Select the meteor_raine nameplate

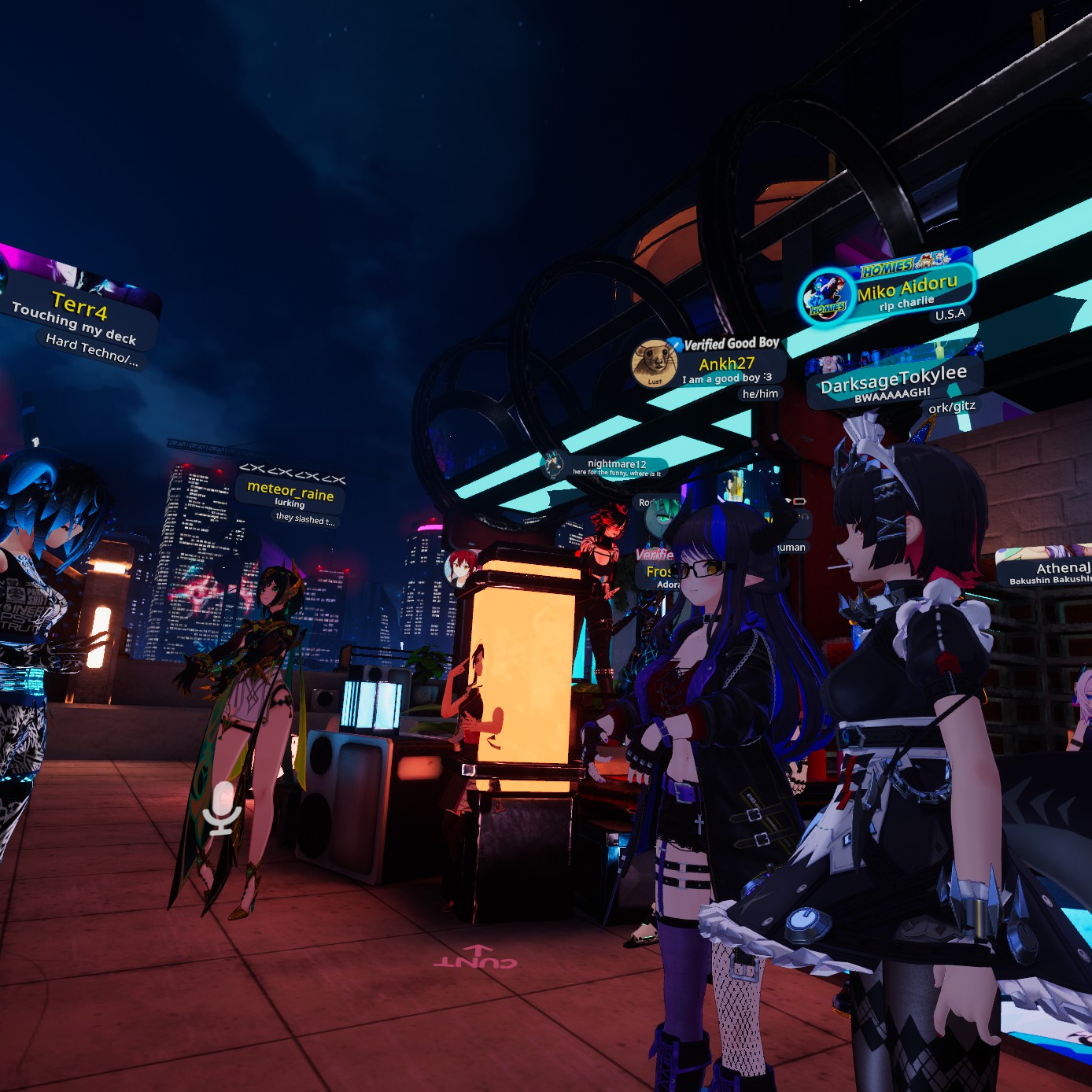pyautogui.click(x=290, y=491)
